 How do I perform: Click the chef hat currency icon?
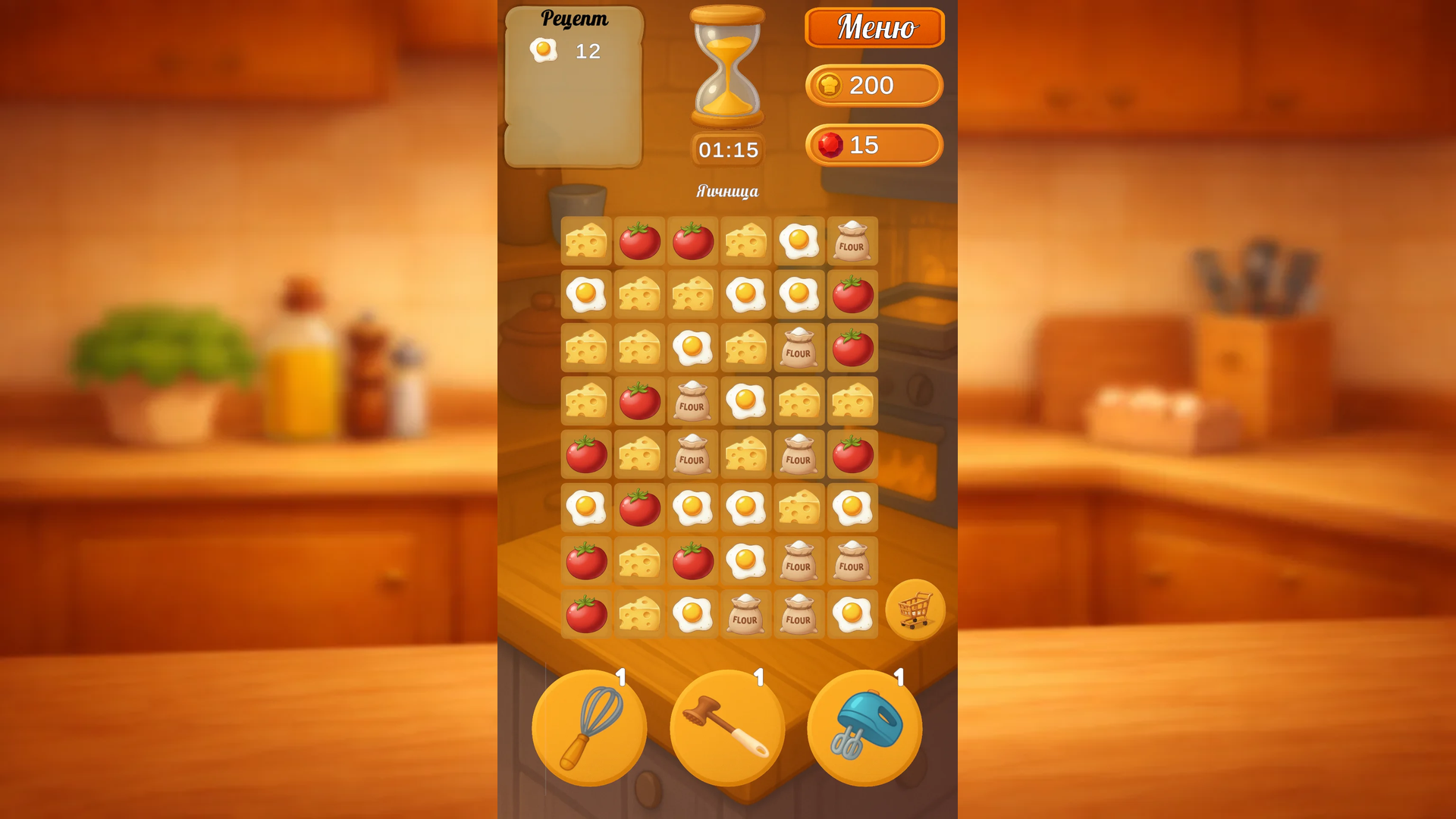[x=830, y=86]
